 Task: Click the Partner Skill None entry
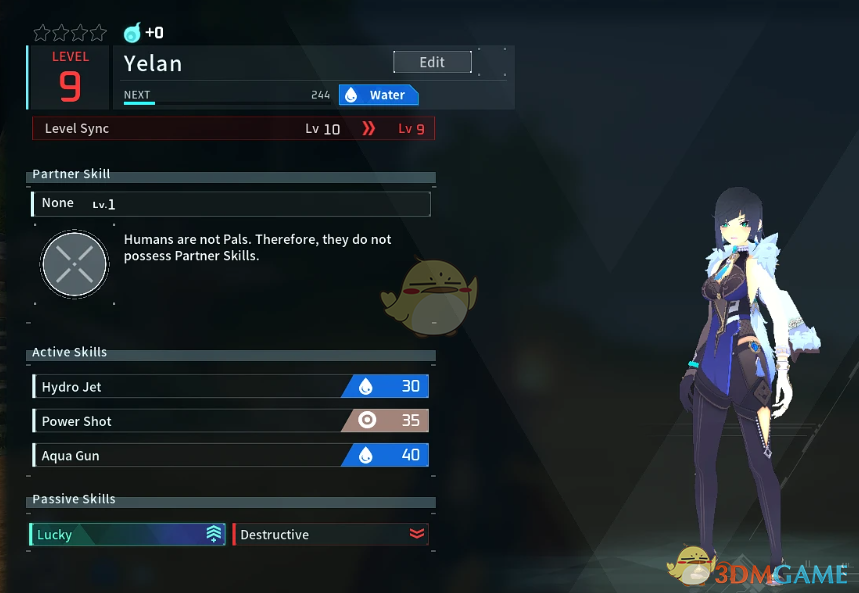pyautogui.click(x=231, y=204)
